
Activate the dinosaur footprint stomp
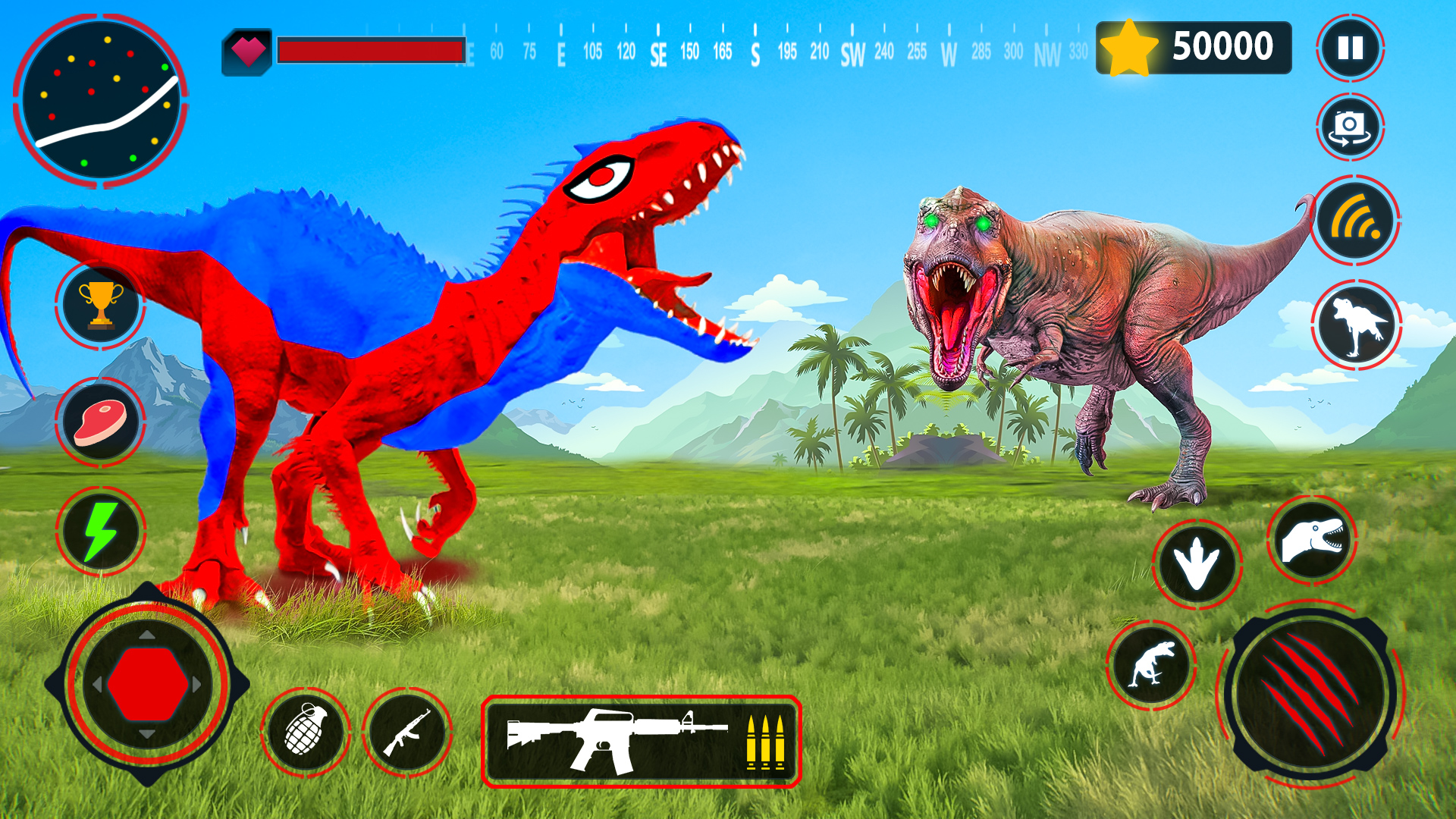point(1197,563)
